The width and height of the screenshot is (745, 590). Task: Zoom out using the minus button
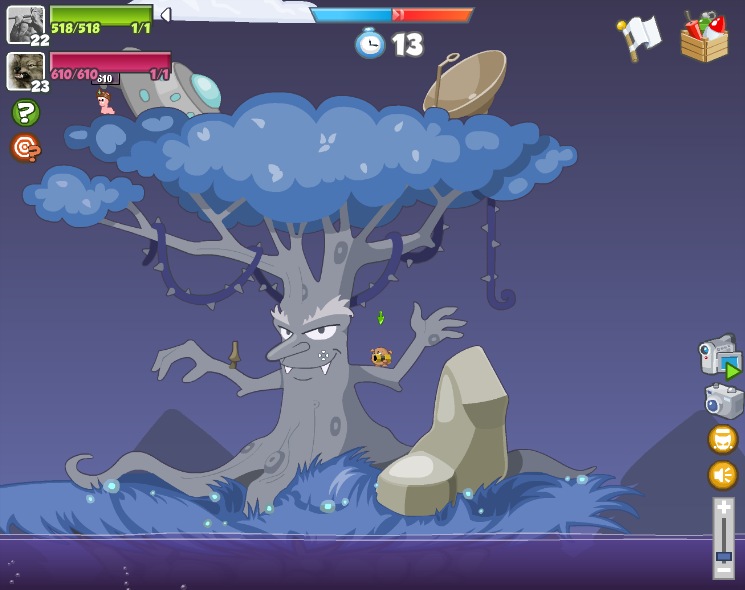click(724, 569)
